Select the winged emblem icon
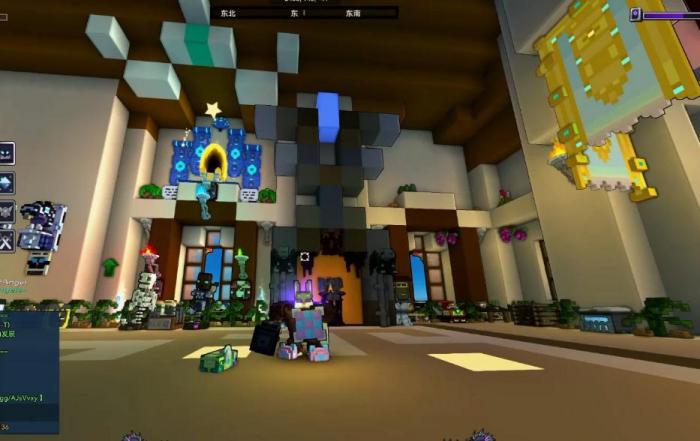 point(6,212)
